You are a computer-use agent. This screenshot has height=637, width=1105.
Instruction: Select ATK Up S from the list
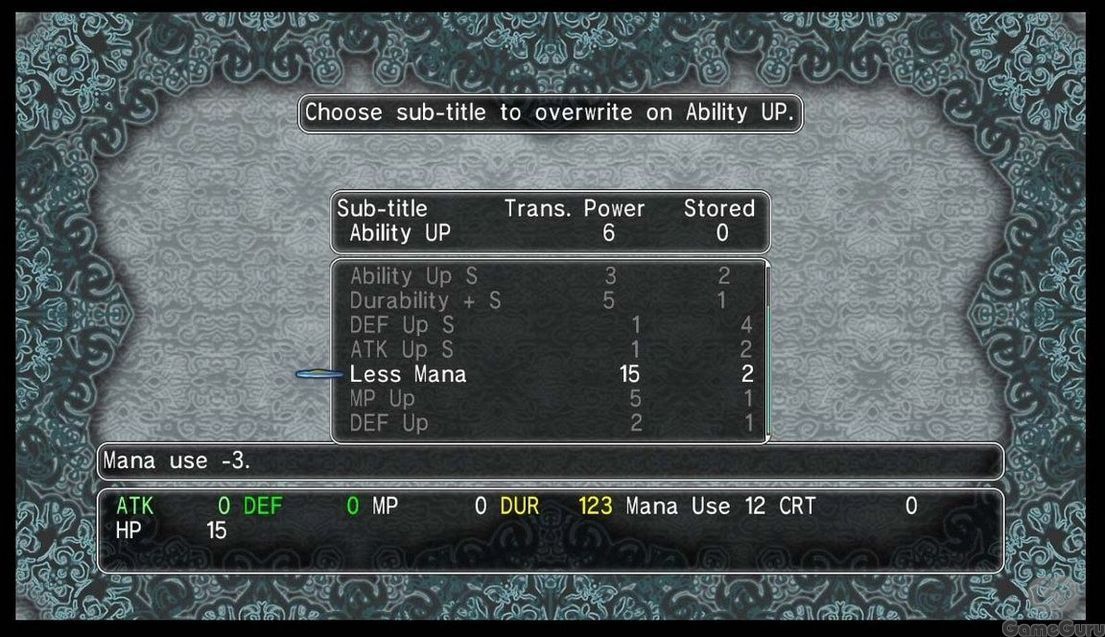click(x=402, y=350)
